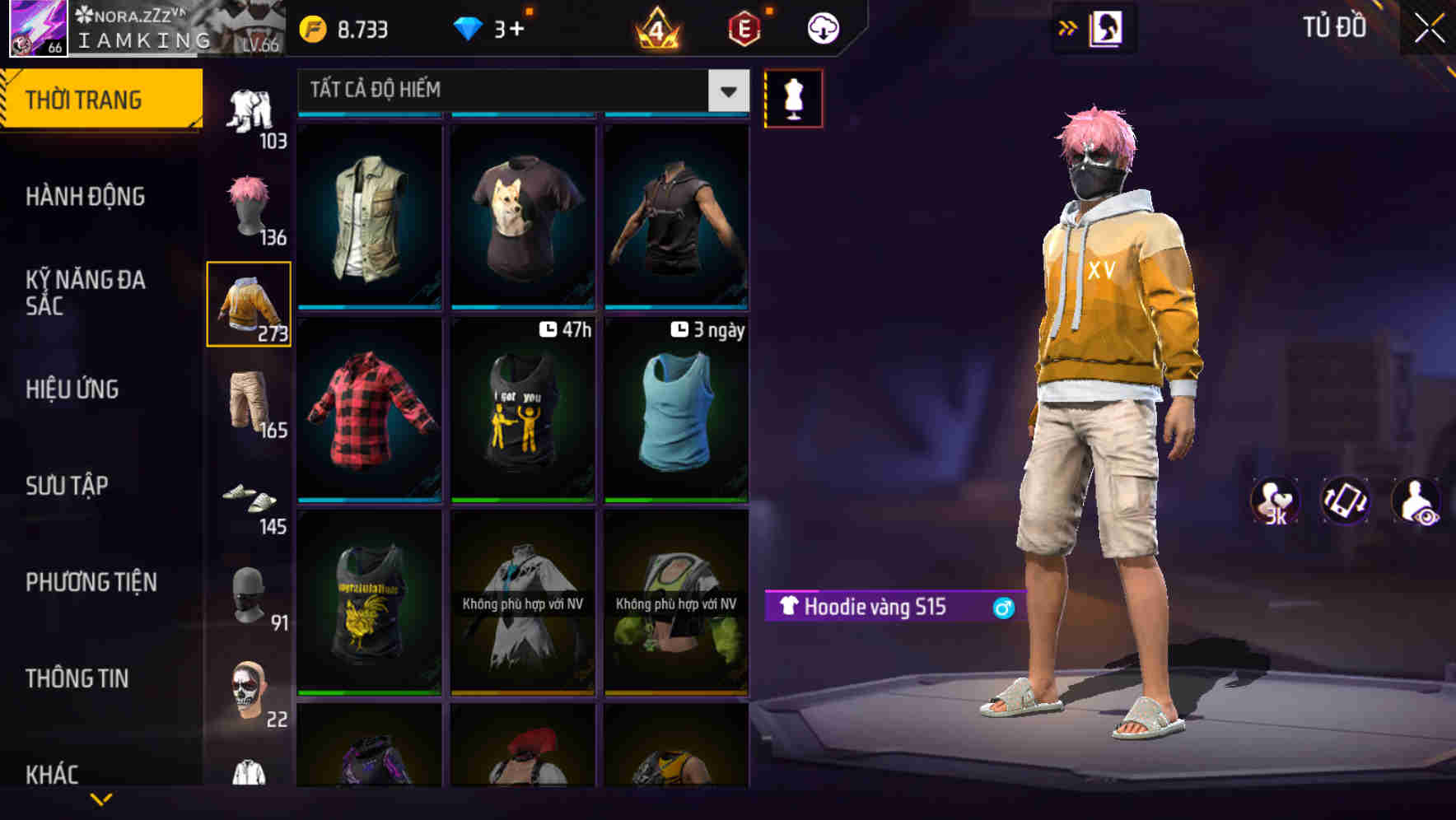Screen dimensions: 1456x820
Task: Open the mannequin dressing room icon
Action: 793,98
